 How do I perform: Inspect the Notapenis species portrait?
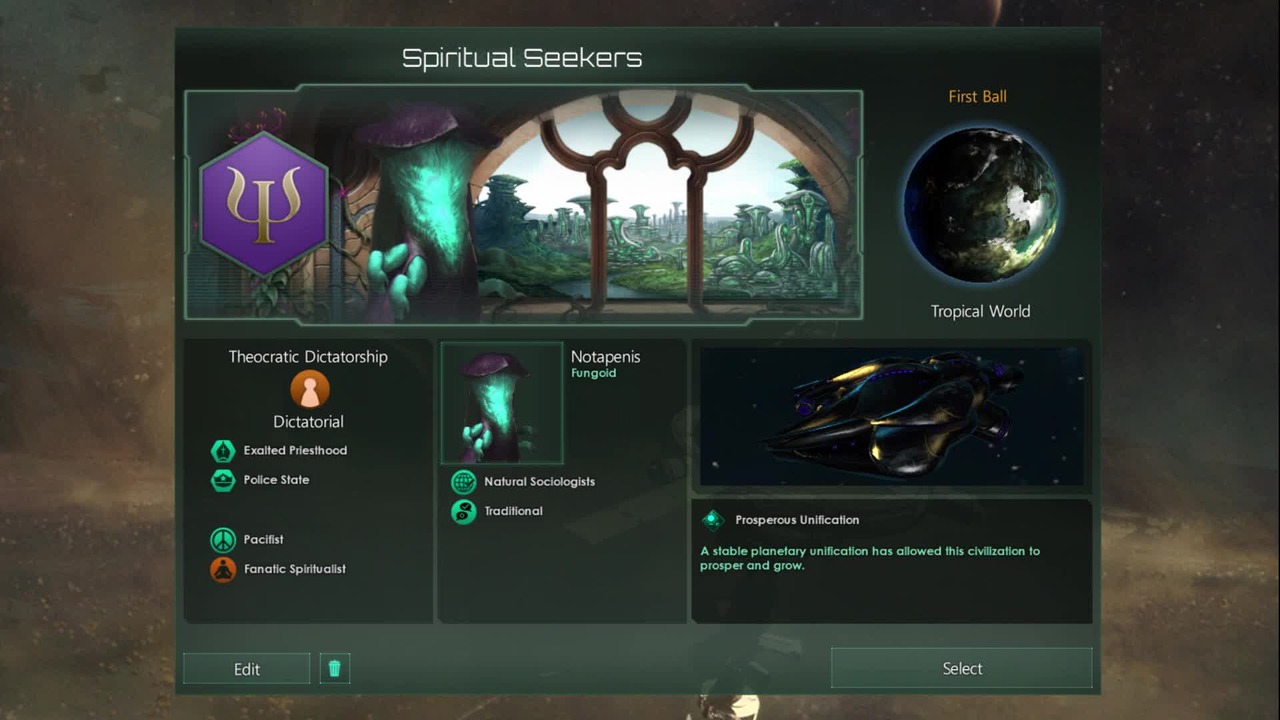coord(502,403)
